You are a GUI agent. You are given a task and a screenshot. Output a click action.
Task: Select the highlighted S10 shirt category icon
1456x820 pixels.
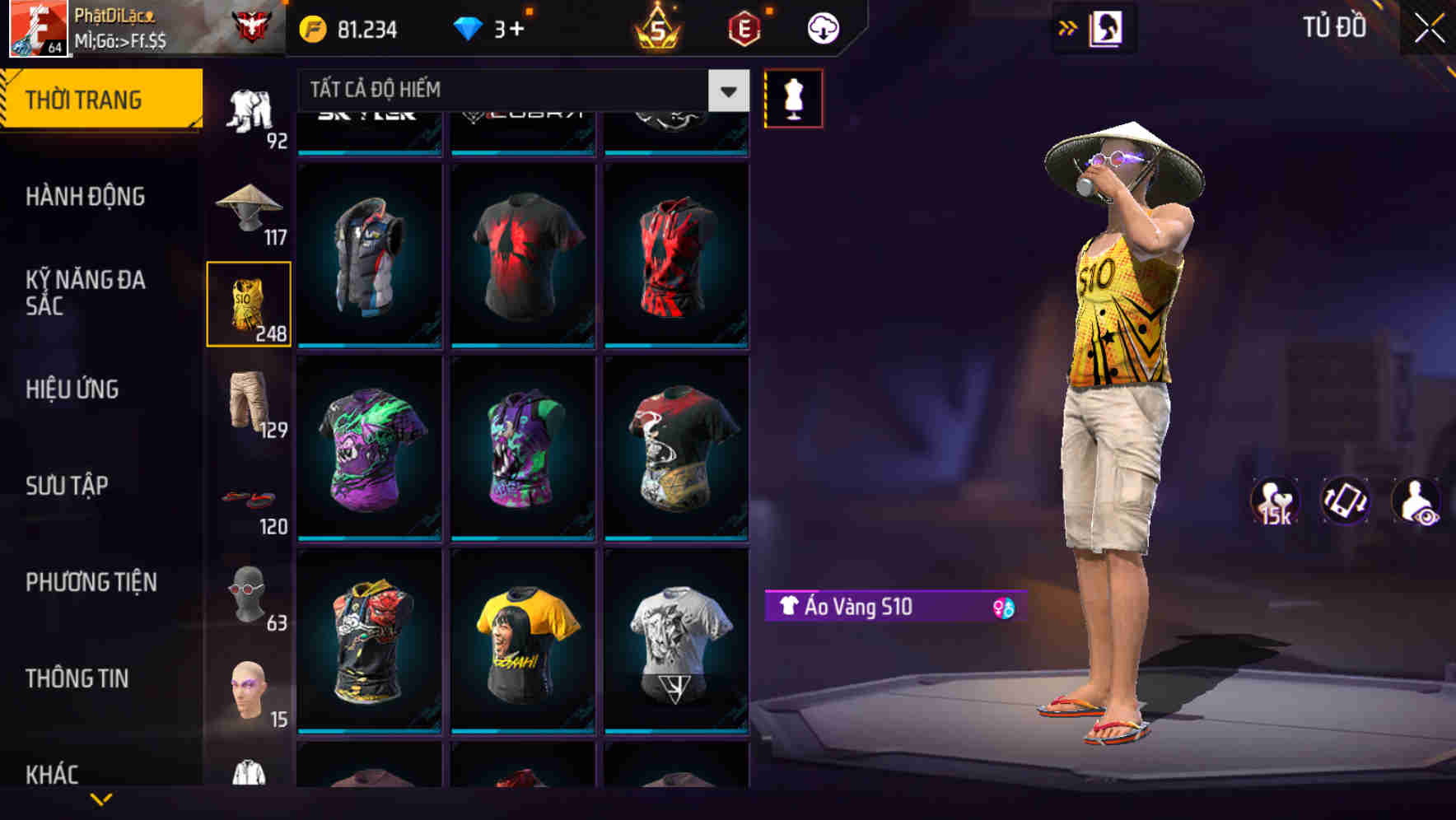250,305
